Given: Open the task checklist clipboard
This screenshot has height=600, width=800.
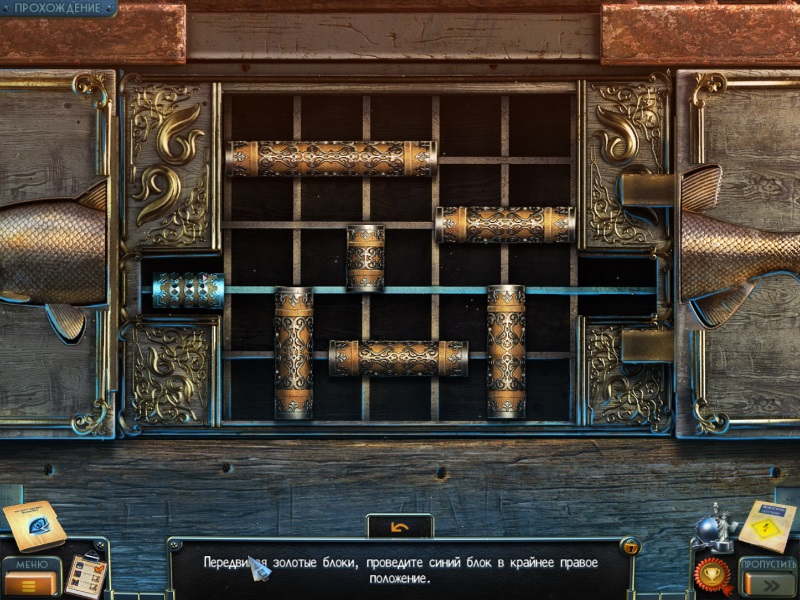Looking at the screenshot, I should point(86,576).
